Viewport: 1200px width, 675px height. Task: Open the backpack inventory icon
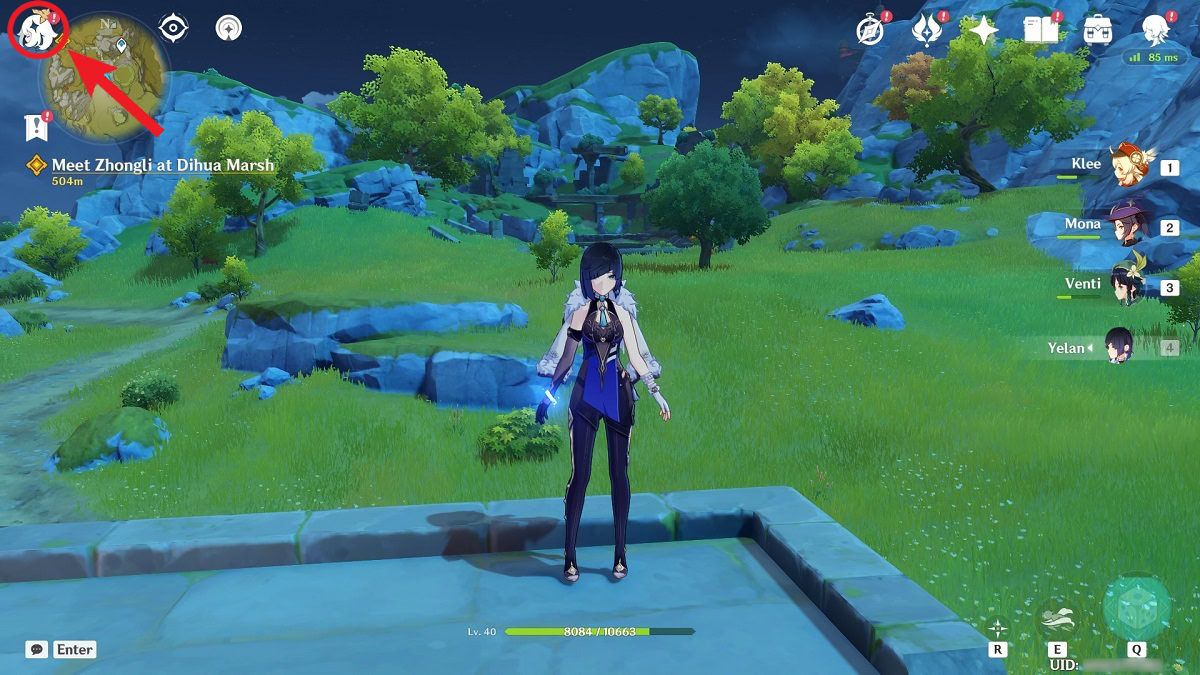click(1098, 30)
